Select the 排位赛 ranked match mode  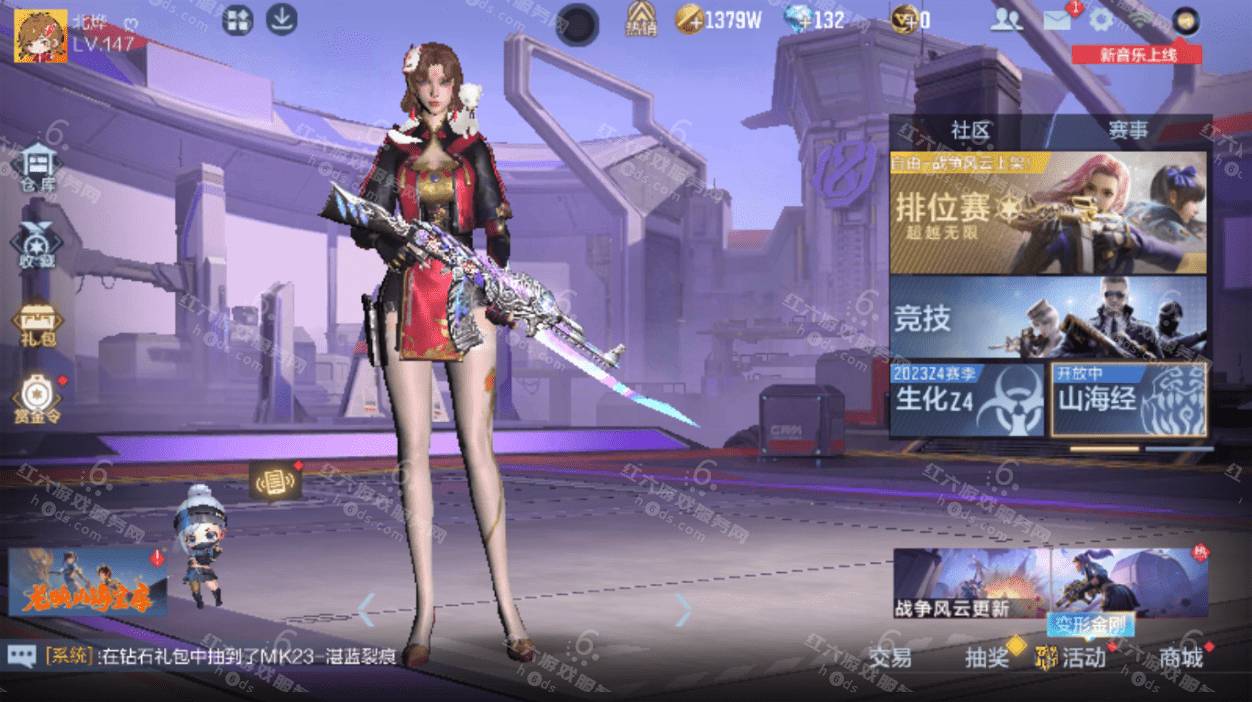[x=1048, y=212]
